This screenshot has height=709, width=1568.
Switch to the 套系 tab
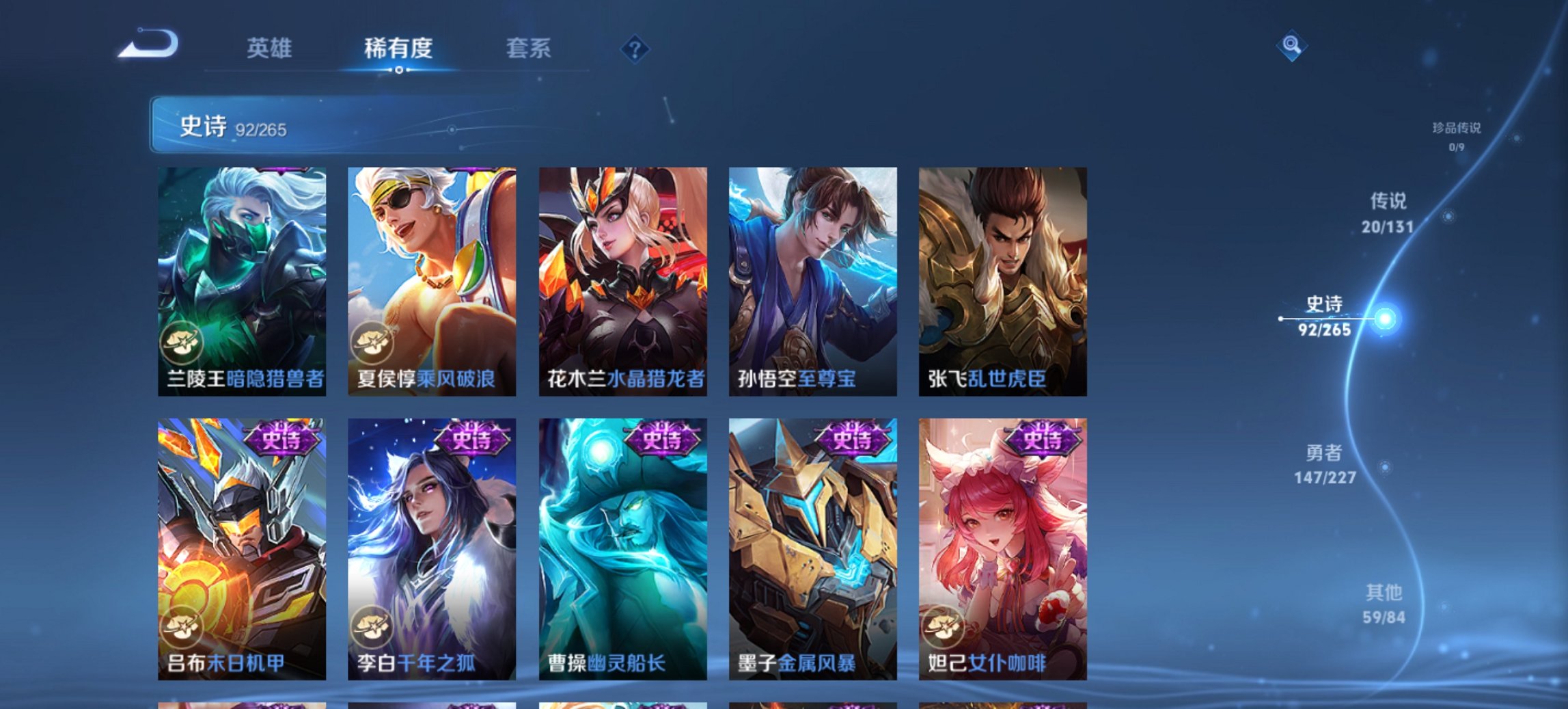[x=529, y=49]
